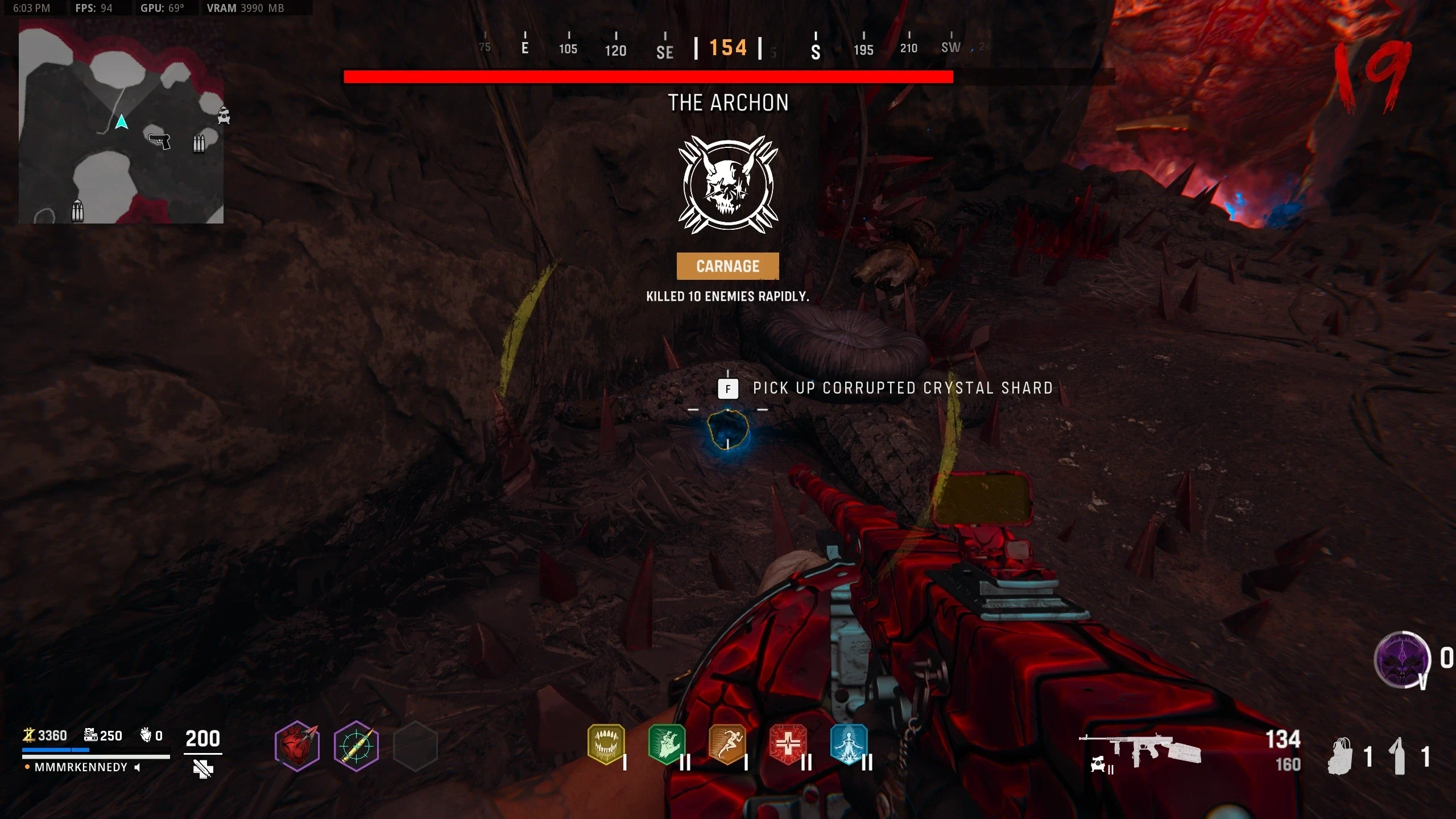Image resolution: width=1456 pixels, height=819 pixels.
Task: Click the red heart-and-arrow covenant icon
Action: (297, 746)
